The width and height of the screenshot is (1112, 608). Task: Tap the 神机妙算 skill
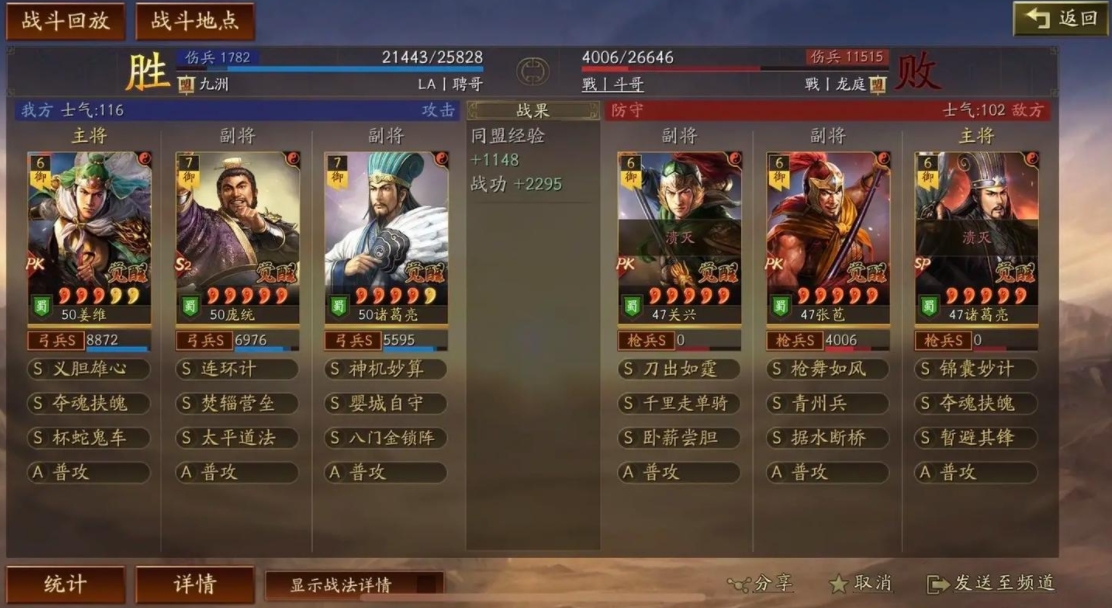pyautogui.click(x=386, y=369)
